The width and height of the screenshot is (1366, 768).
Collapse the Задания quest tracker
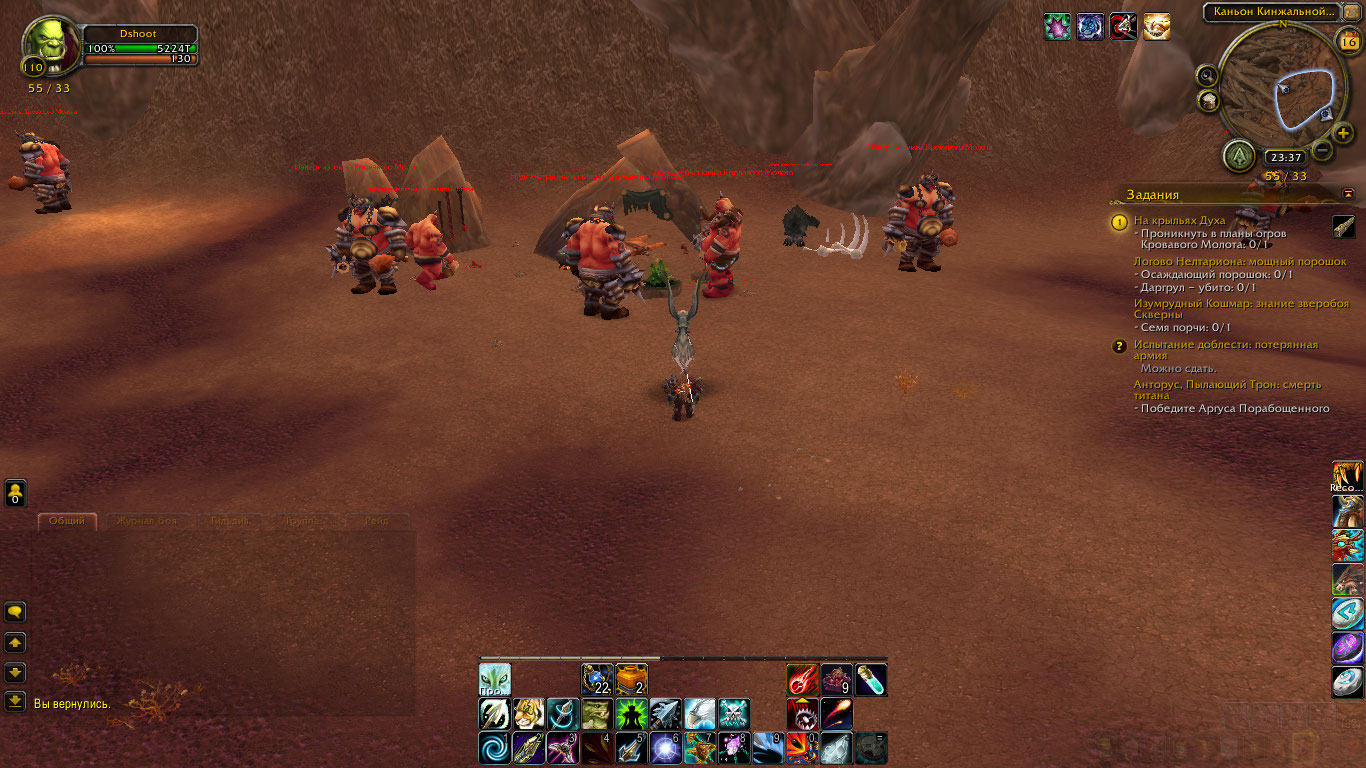1348,194
